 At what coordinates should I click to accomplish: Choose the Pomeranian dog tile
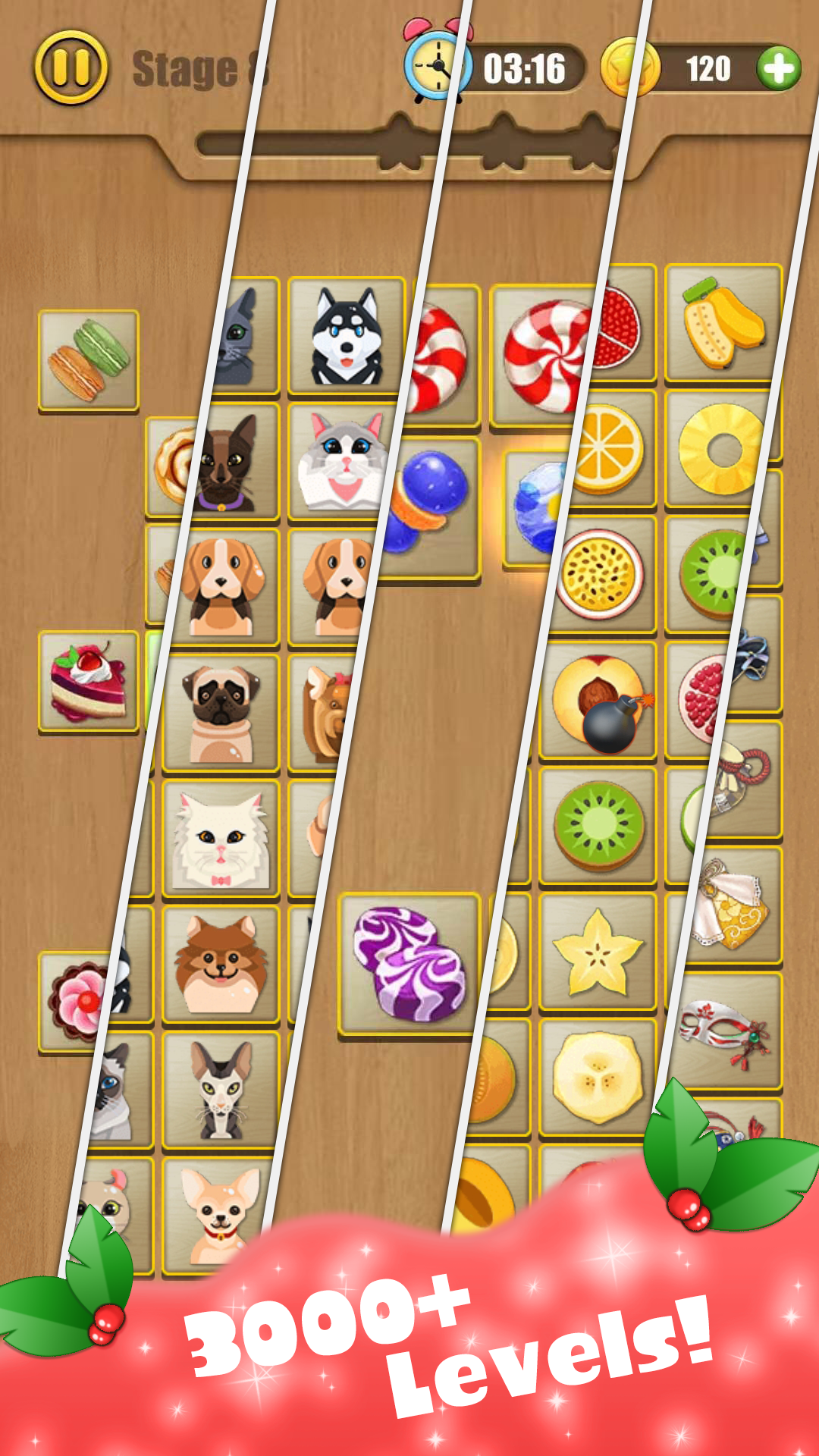pos(220,965)
